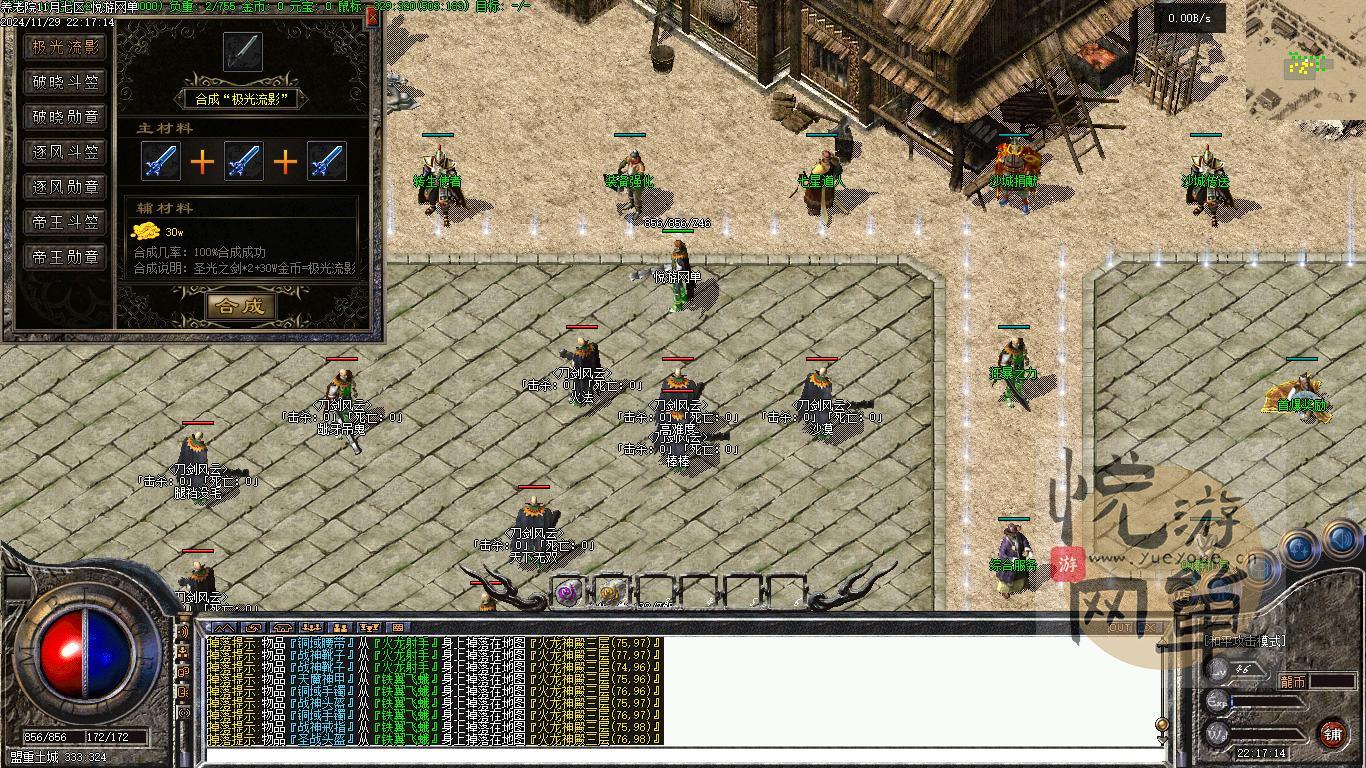Select the first chat channel filter button
The height and width of the screenshot is (768, 1366).
(225, 628)
